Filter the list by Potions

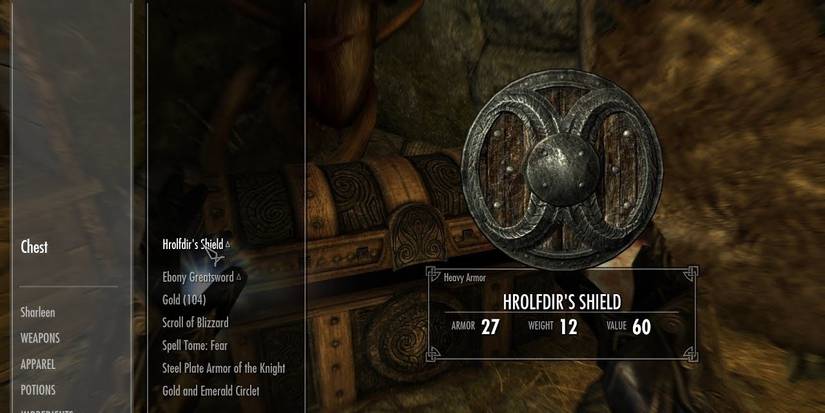click(x=38, y=390)
